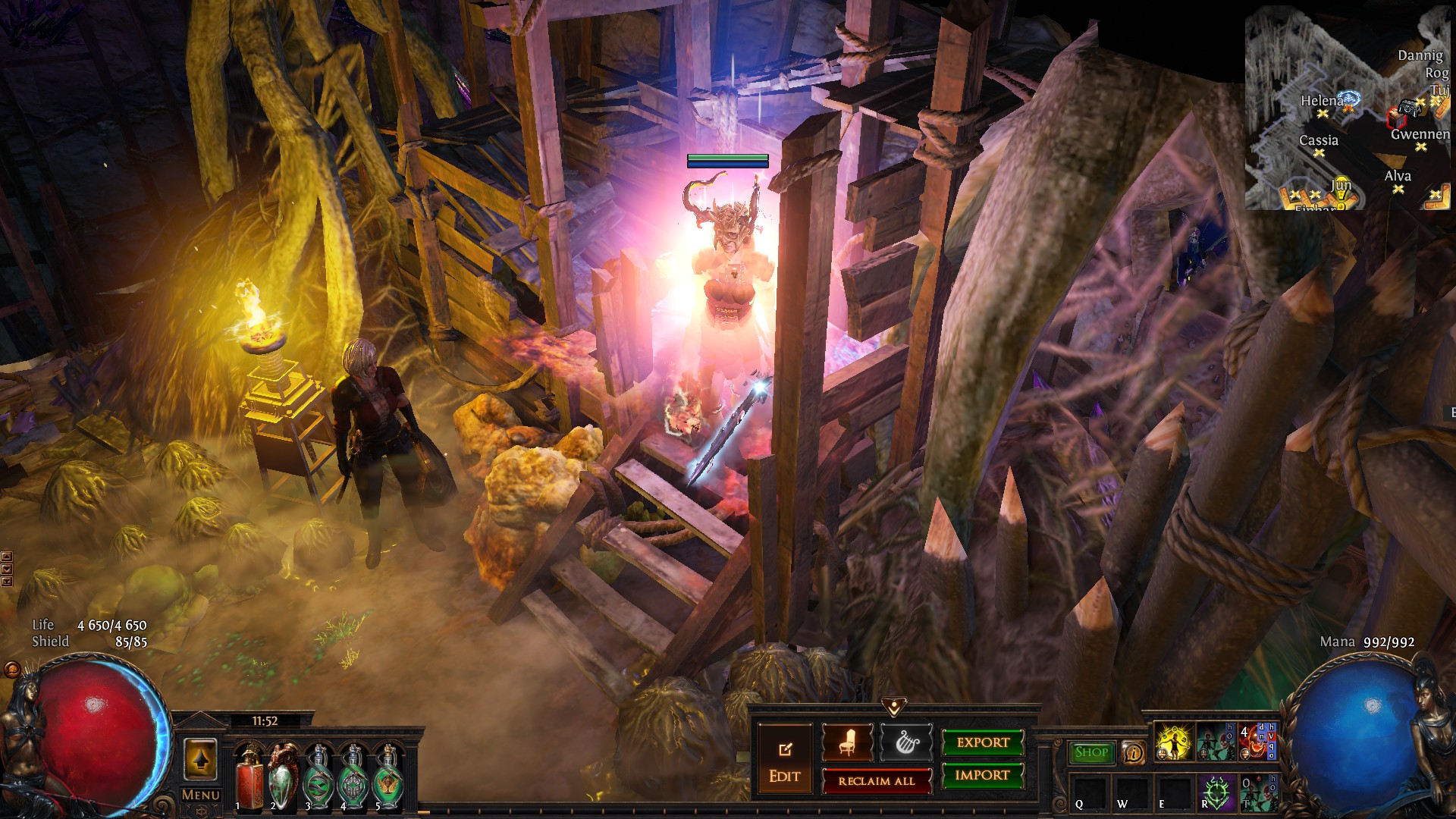Screen dimensions: 1456x819
Task: Use the red life flask in slot 1
Action: (x=249, y=777)
